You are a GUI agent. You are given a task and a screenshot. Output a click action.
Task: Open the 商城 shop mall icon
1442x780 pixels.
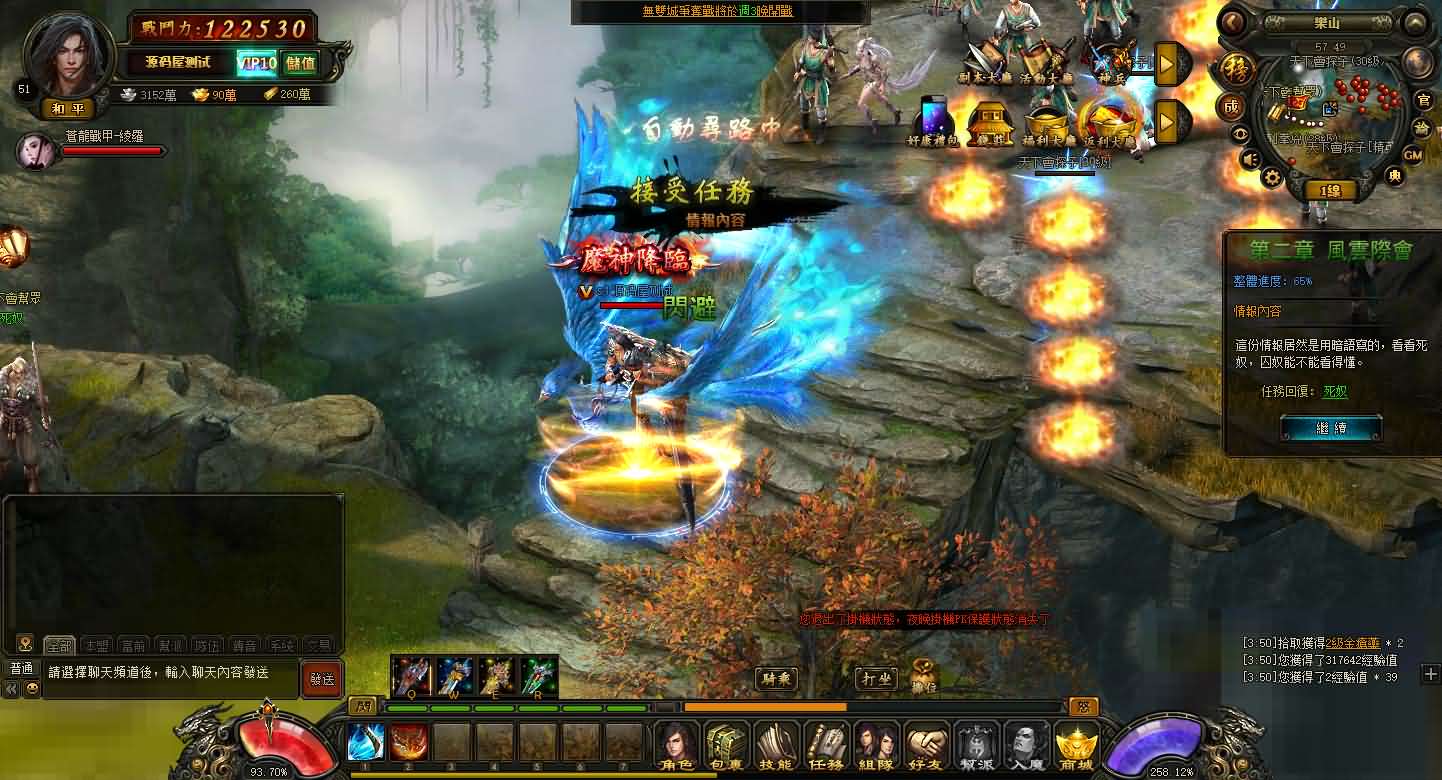tap(1078, 745)
